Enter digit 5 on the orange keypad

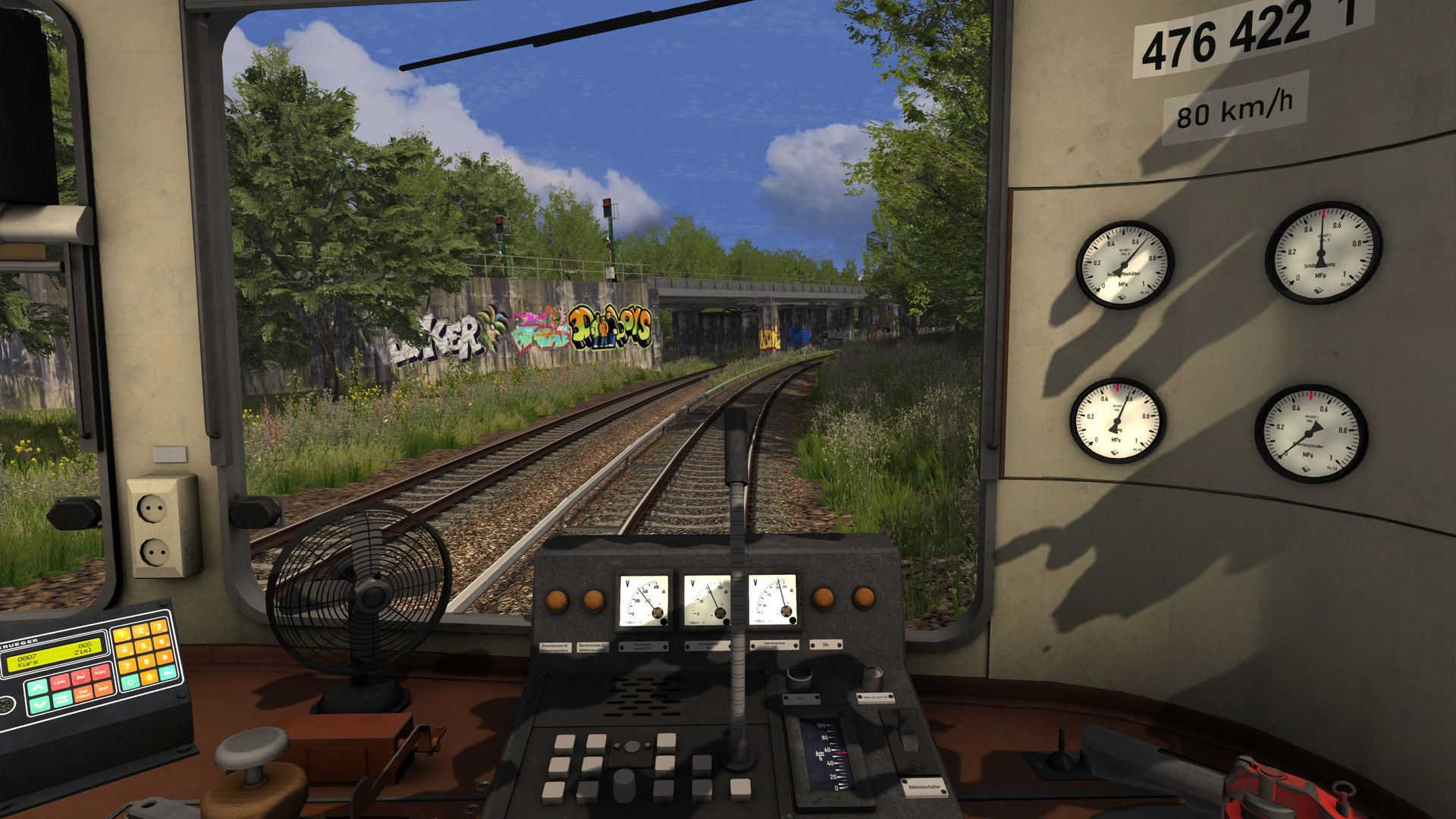pos(143,647)
